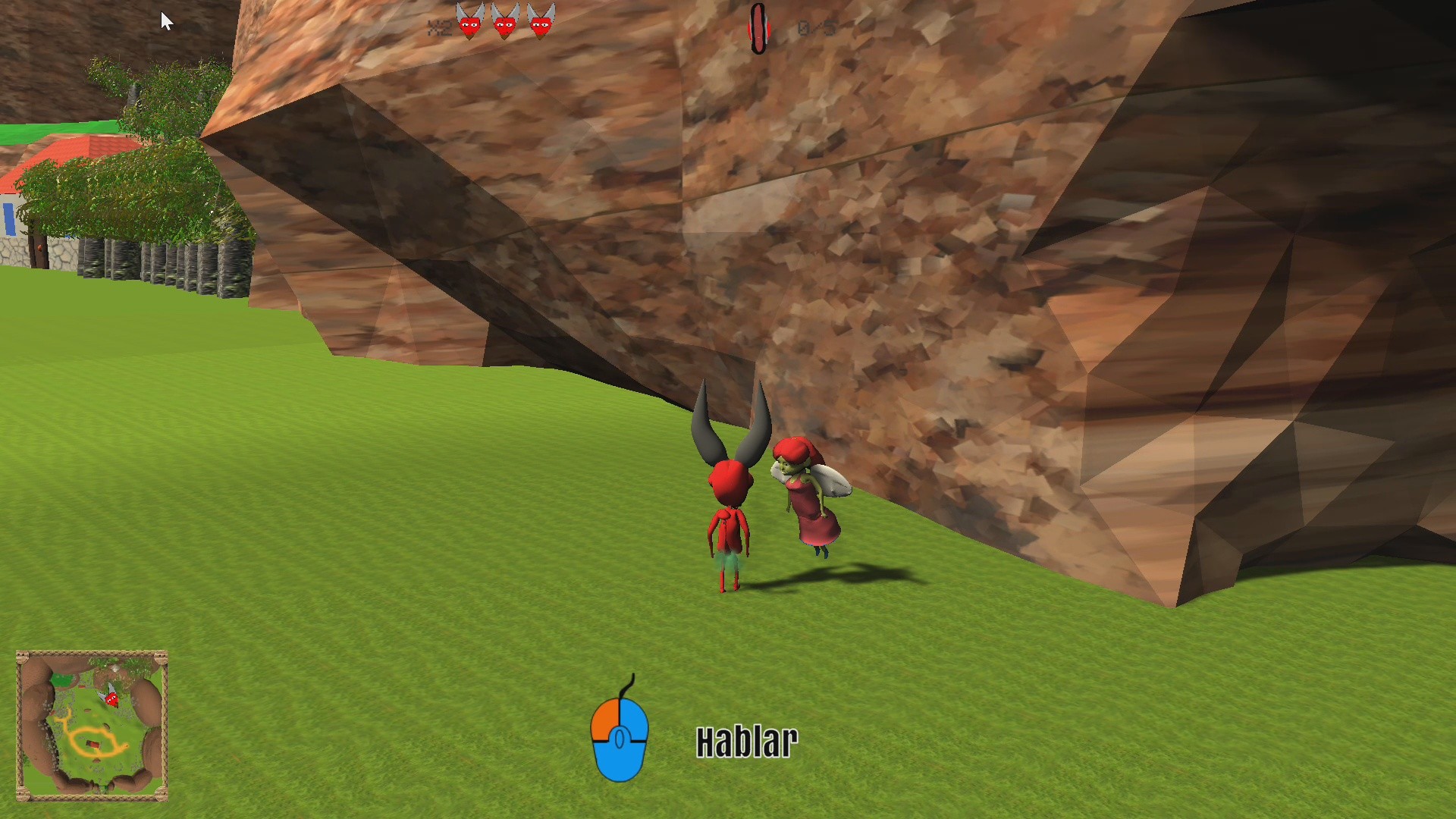Click the Hablar text prompt

[747, 739]
